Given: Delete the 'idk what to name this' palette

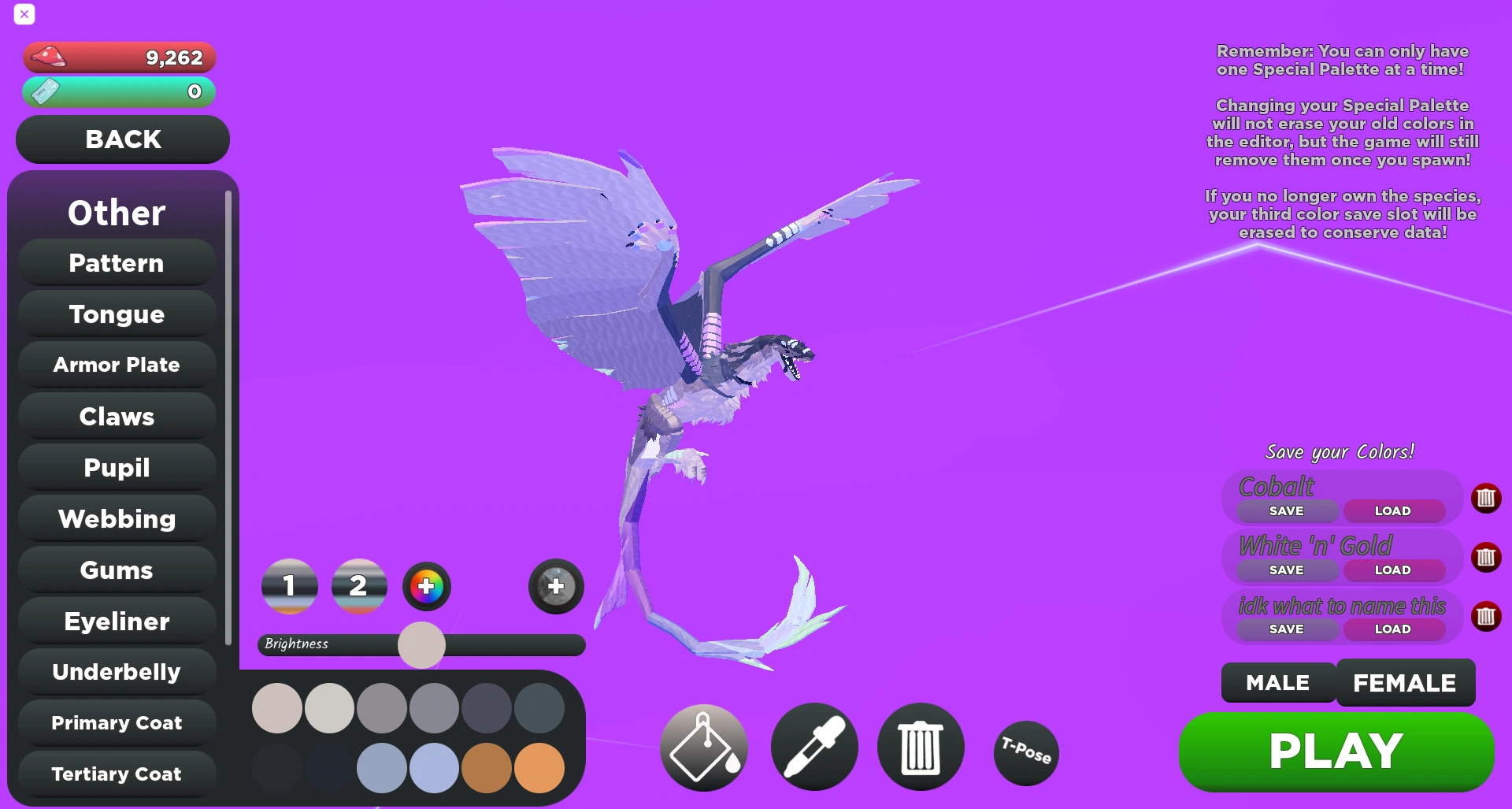Looking at the screenshot, I should click(x=1487, y=617).
